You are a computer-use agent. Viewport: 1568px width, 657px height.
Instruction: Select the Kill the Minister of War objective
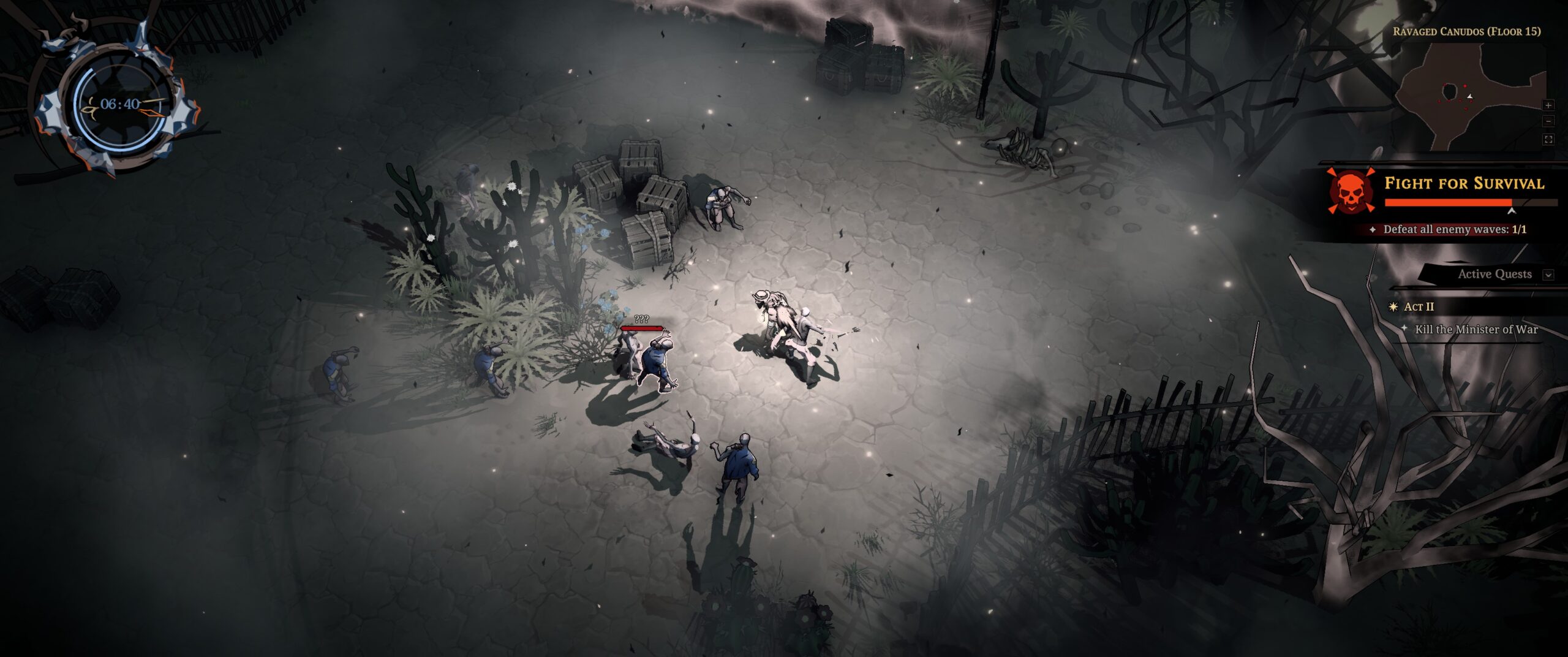point(1476,330)
